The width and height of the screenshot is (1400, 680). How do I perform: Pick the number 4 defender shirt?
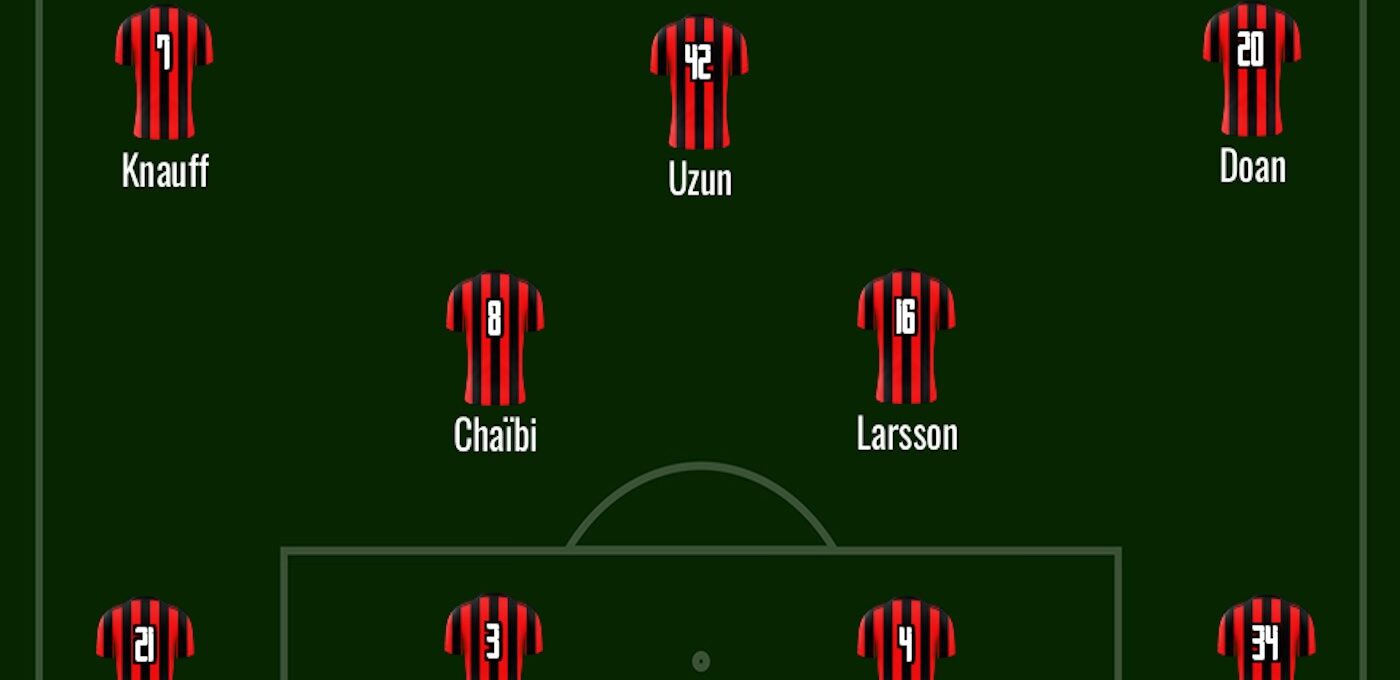(906, 642)
